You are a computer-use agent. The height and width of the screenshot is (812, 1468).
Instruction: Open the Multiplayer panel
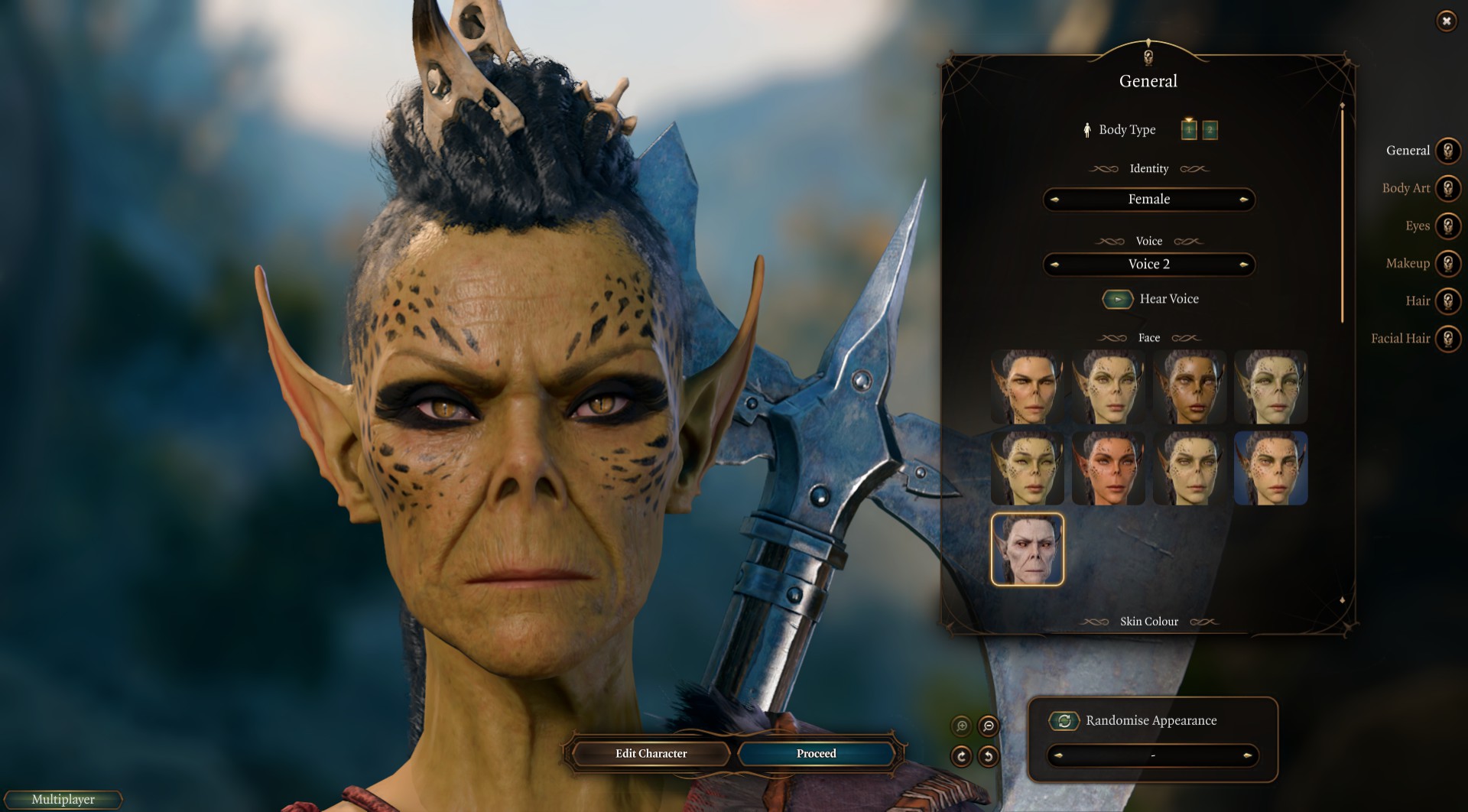pos(63,800)
